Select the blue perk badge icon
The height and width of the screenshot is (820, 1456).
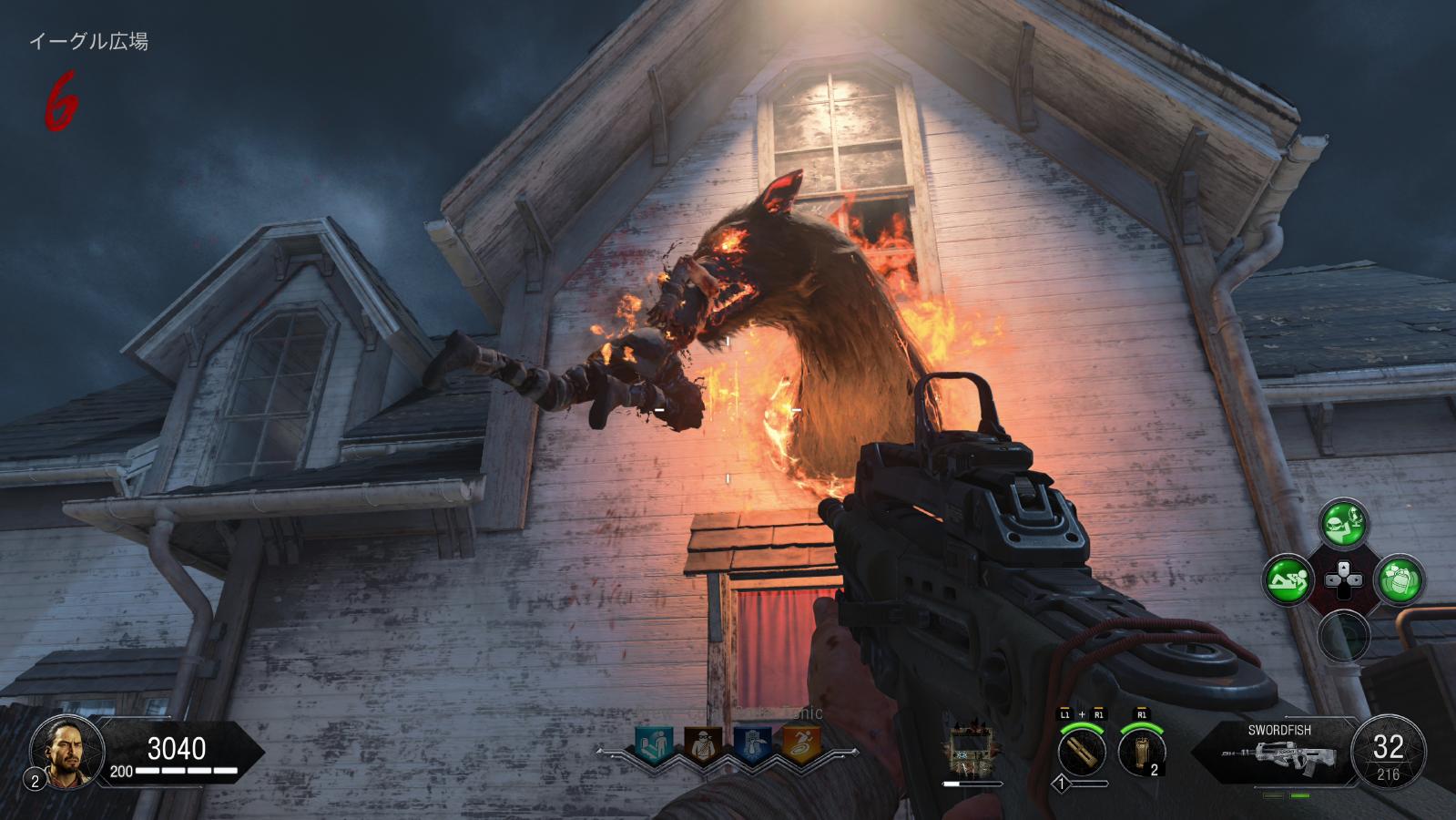tap(752, 743)
